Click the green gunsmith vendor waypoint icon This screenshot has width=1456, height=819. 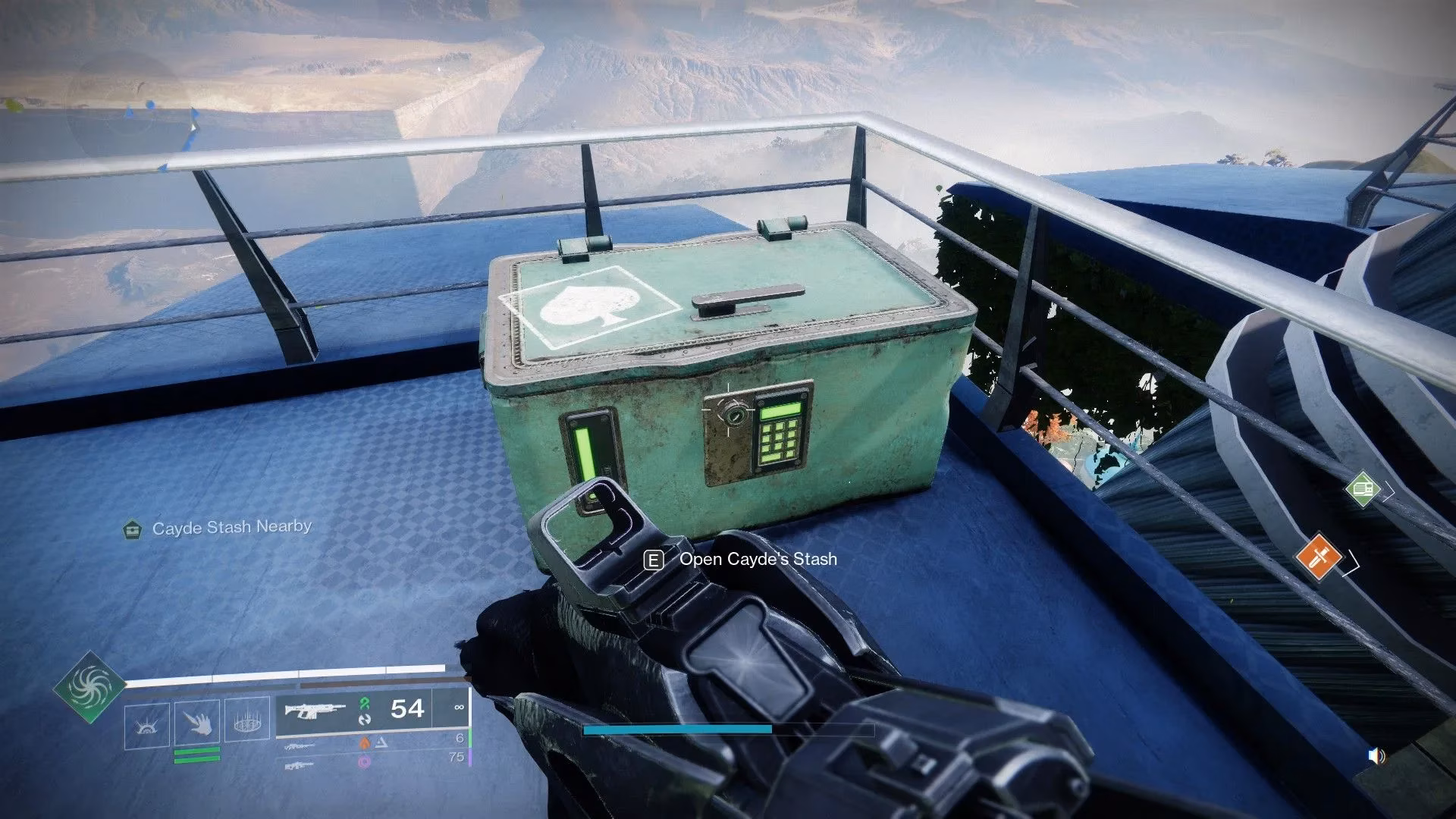point(1363,489)
